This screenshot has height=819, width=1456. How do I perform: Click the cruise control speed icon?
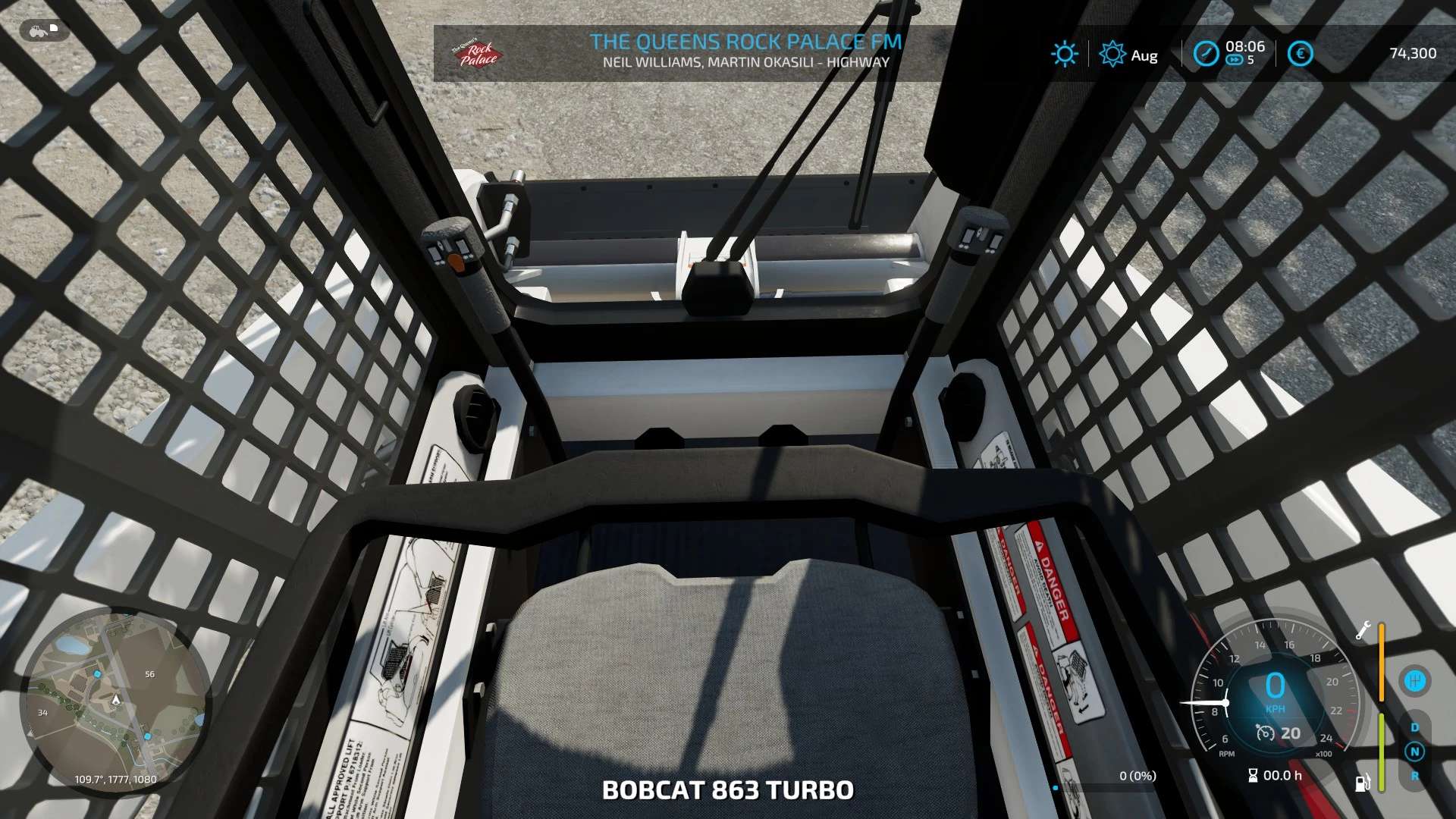(1265, 733)
